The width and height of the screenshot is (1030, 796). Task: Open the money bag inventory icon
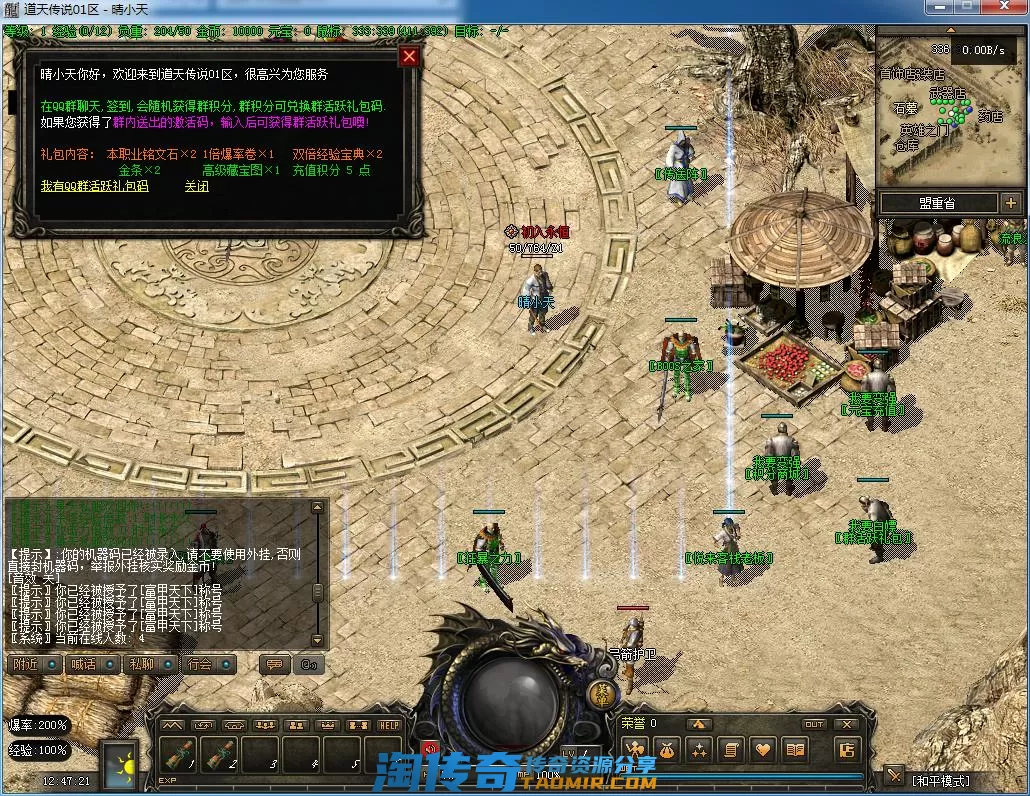coord(667,749)
